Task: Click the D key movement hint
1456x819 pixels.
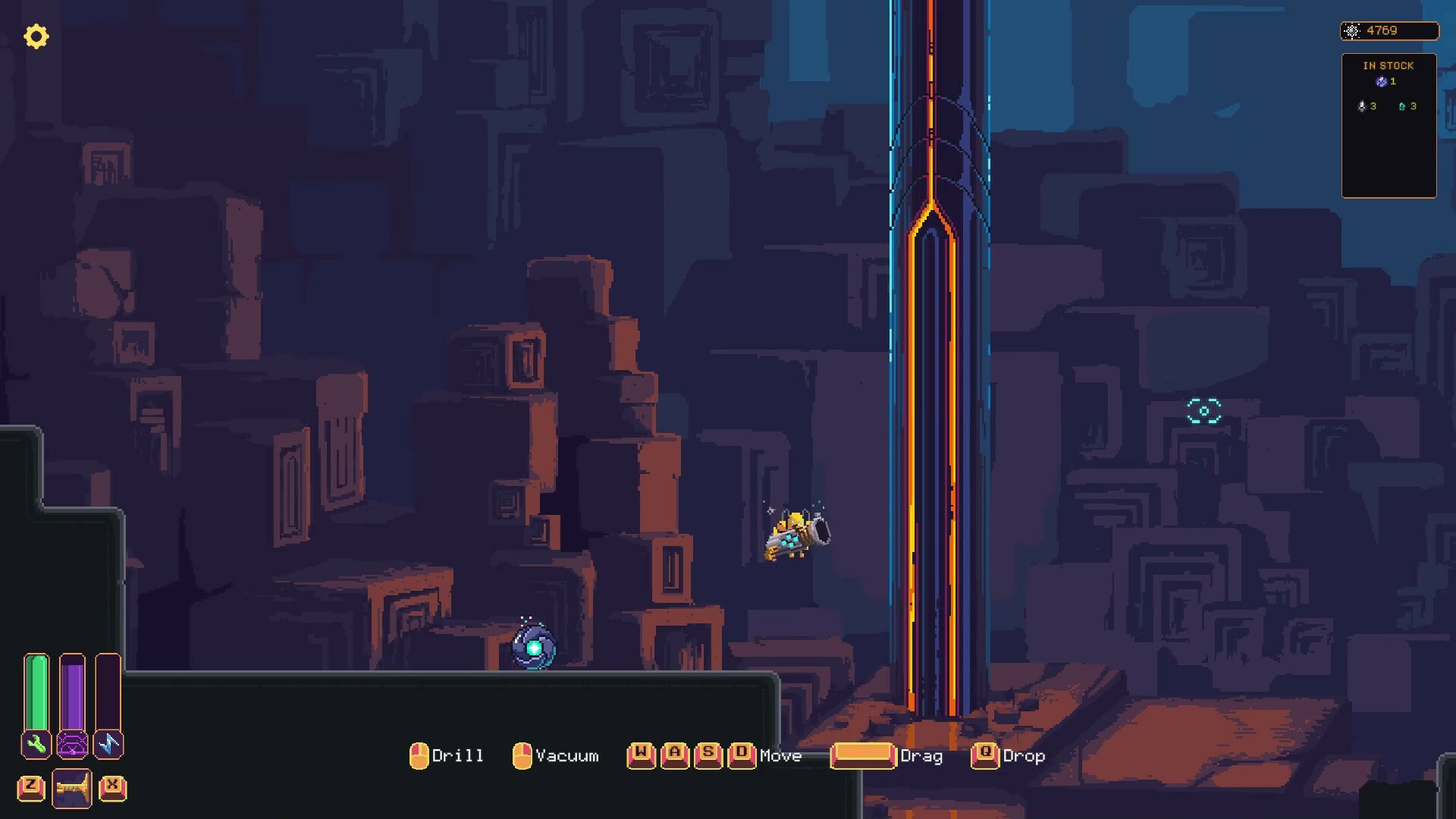Action: (x=742, y=755)
